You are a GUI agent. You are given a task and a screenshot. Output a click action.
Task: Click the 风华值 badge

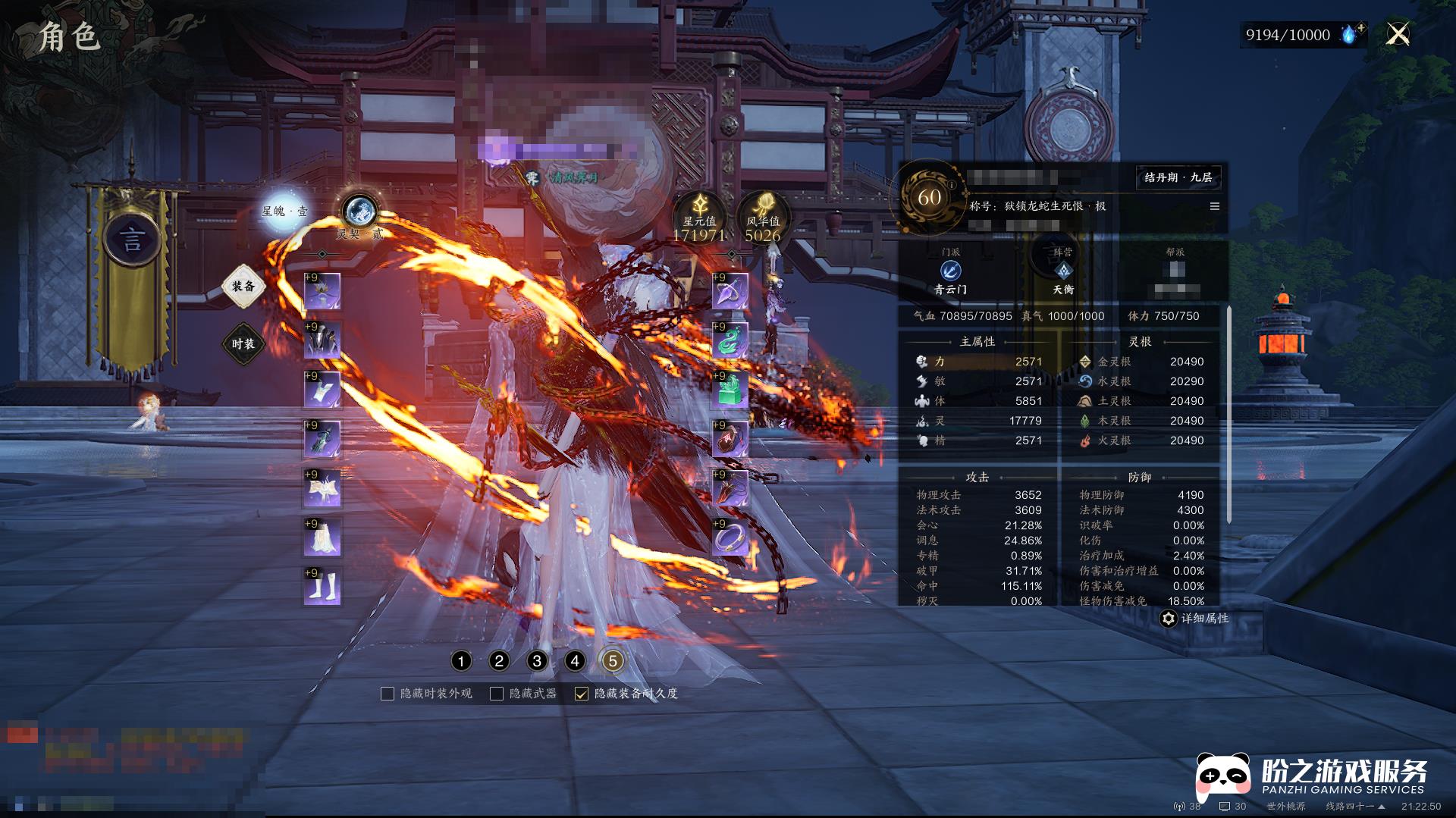(763, 218)
